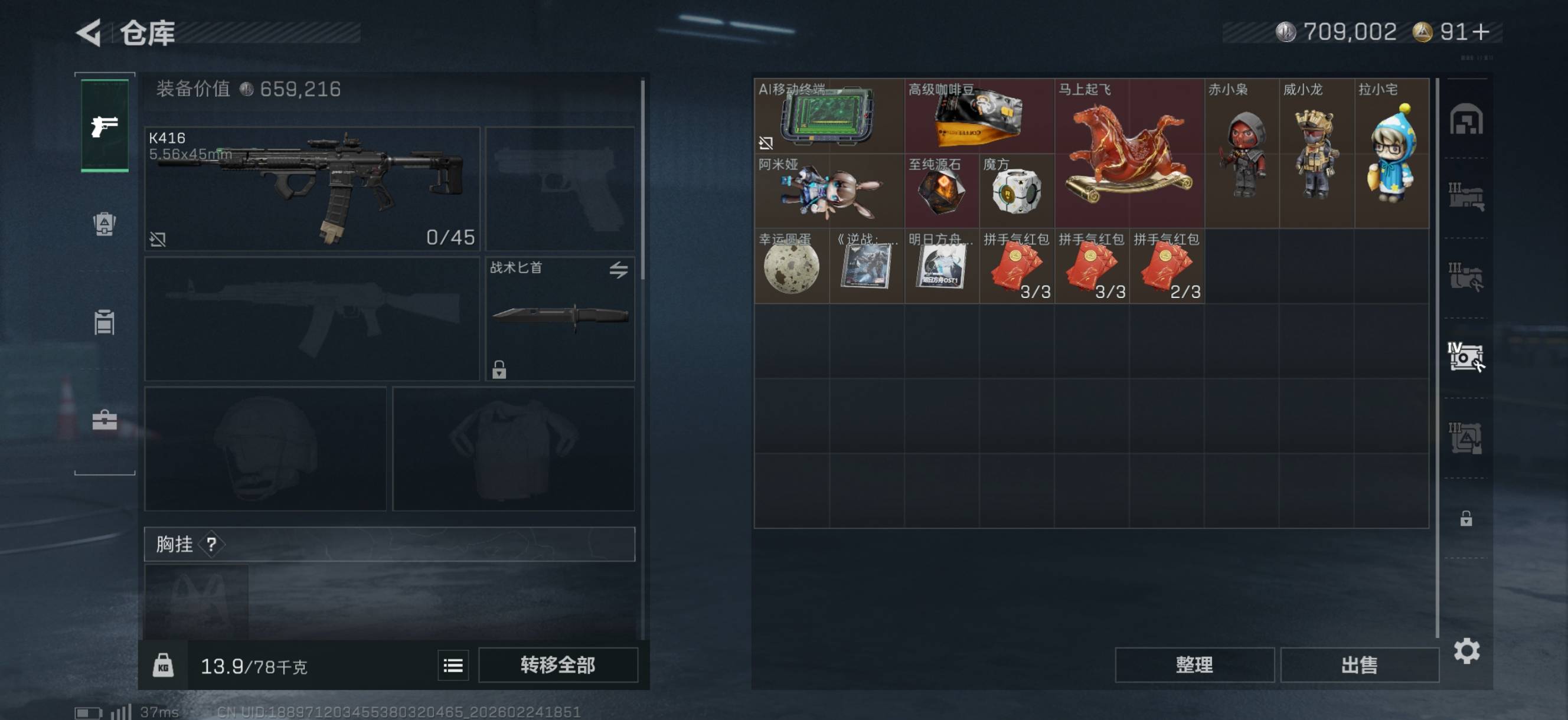Select the 拉小宅 figurine
The width and height of the screenshot is (1568, 720).
click(x=1391, y=153)
